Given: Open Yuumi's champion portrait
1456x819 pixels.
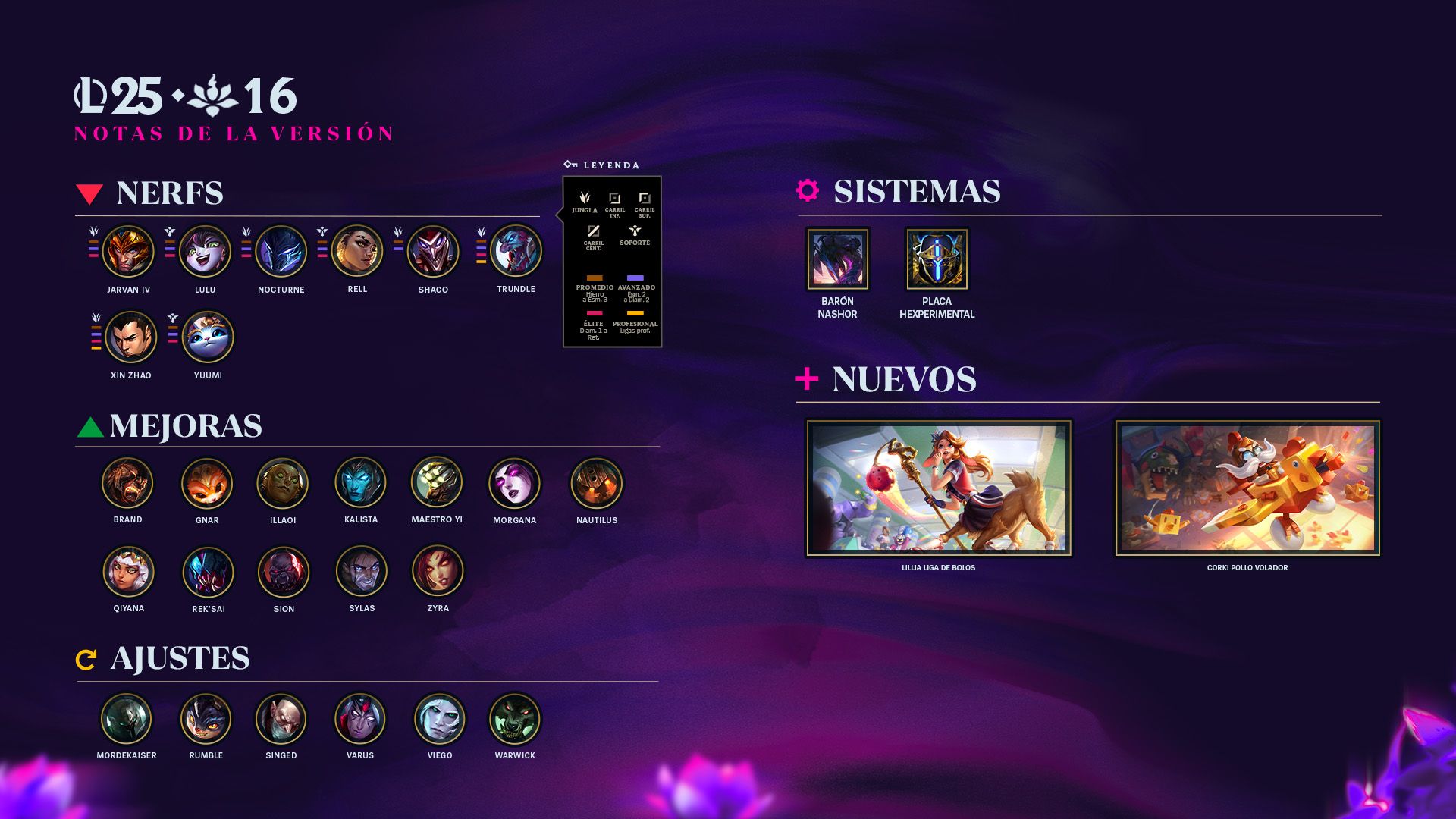Looking at the screenshot, I should click(x=208, y=337).
